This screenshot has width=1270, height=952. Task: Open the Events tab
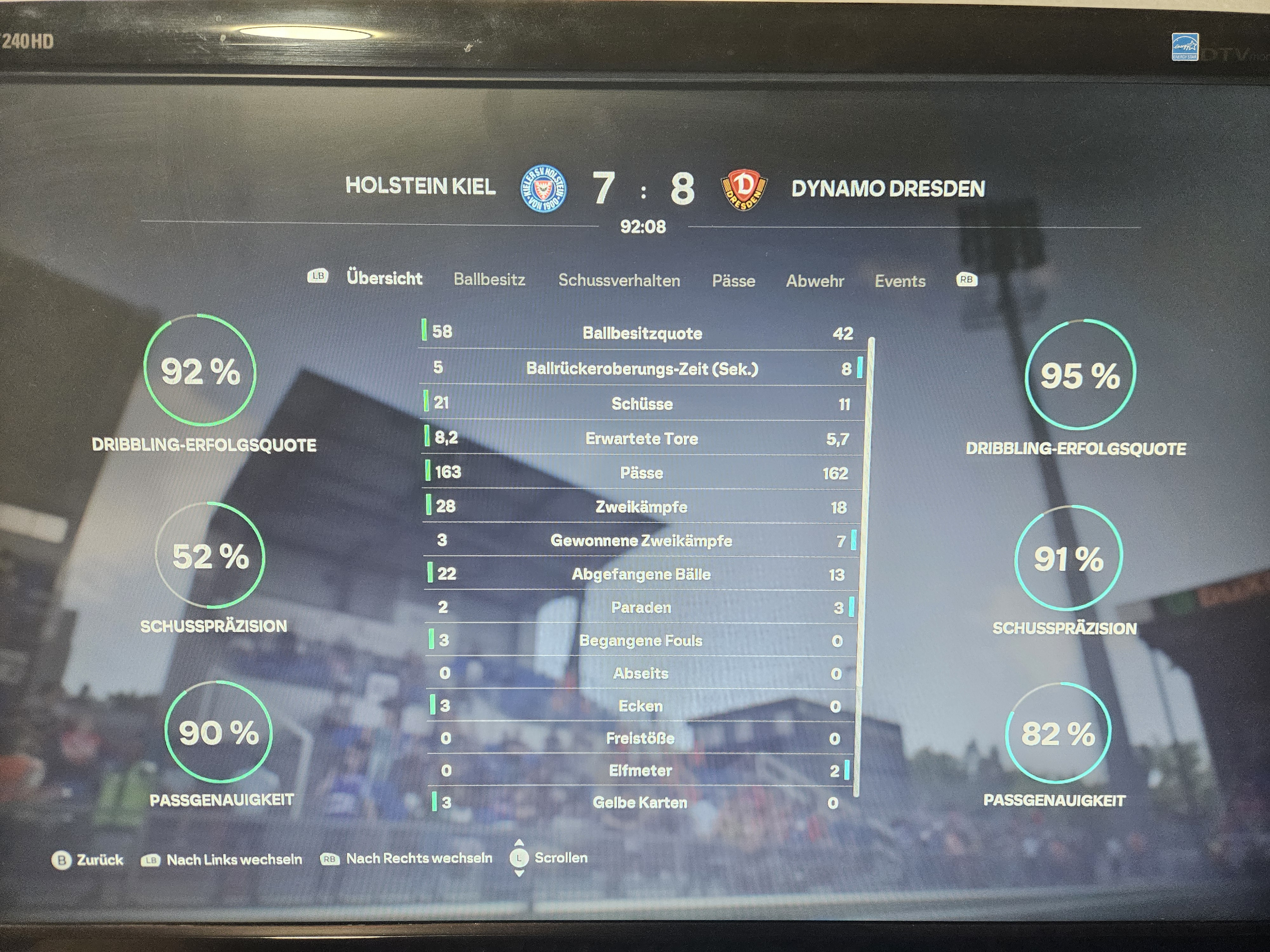tap(900, 281)
